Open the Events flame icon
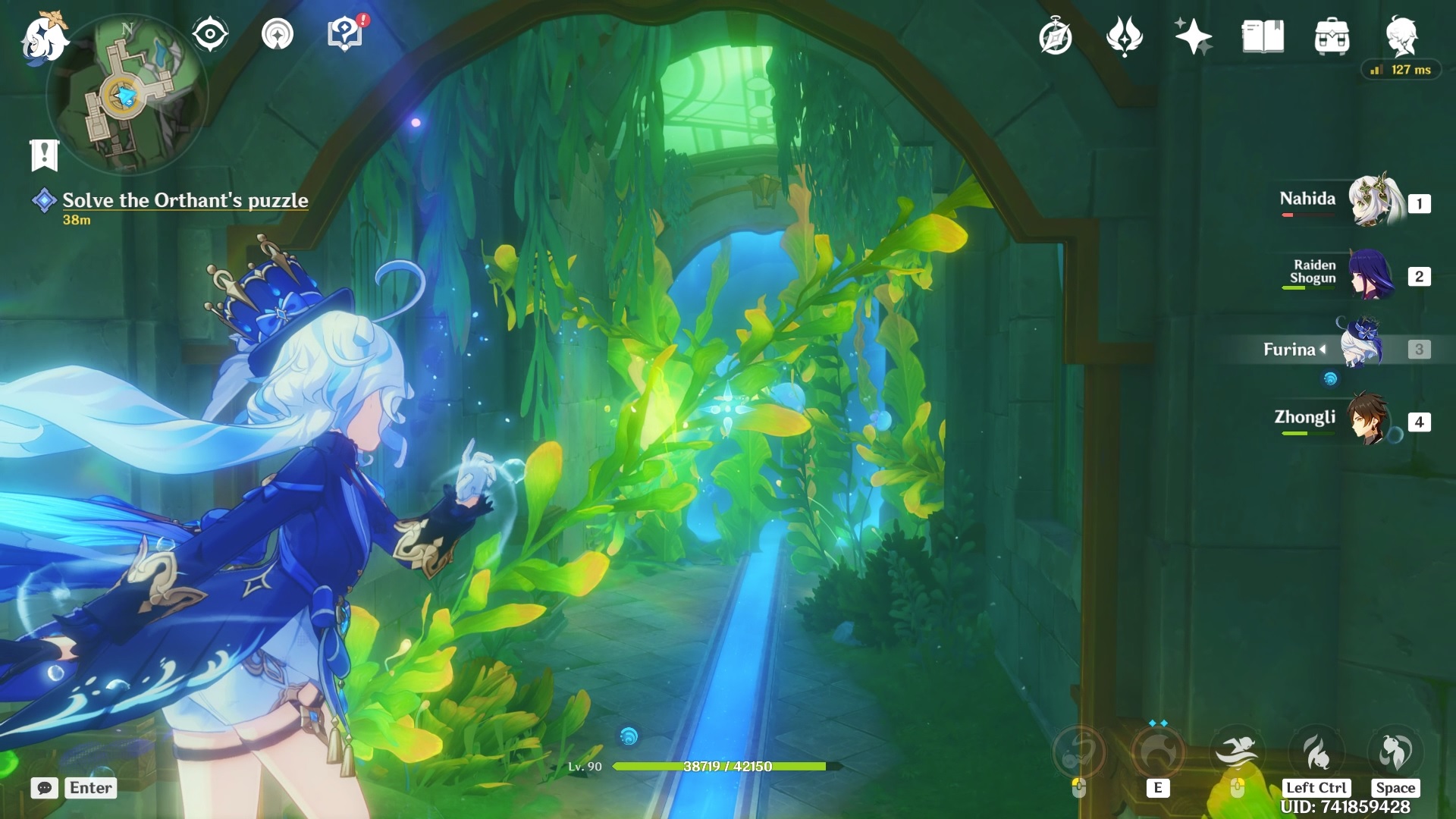 1124,36
